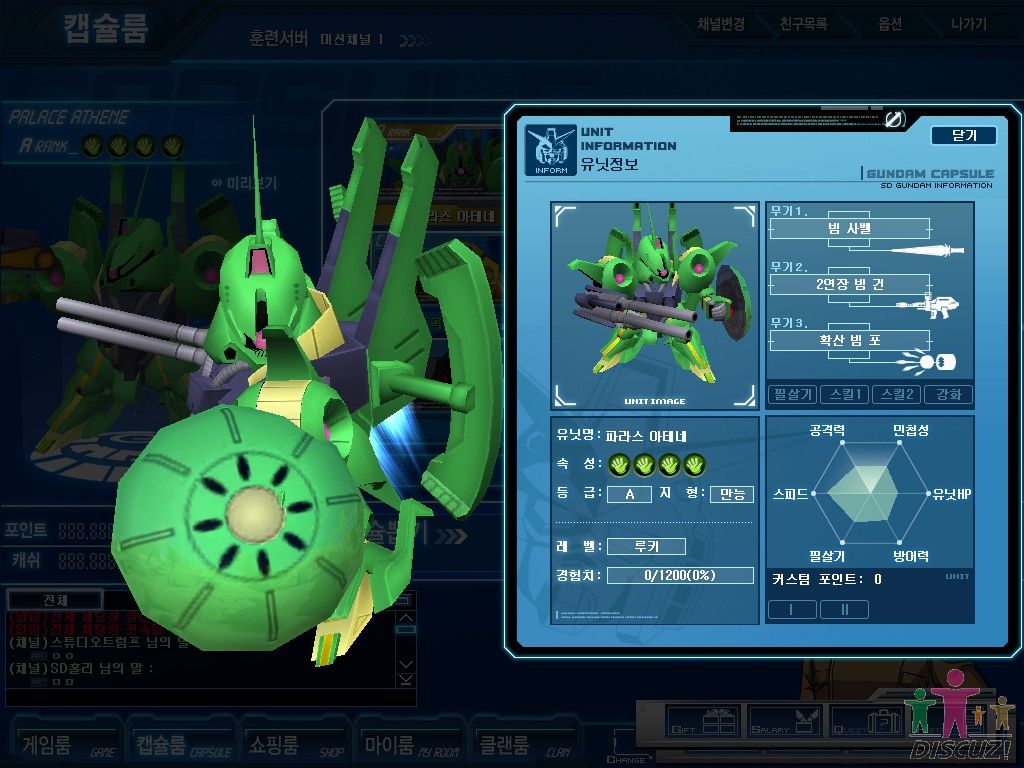Open 채널변경 channel change menu
The width and height of the screenshot is (1024, 768).
point(721,24)
